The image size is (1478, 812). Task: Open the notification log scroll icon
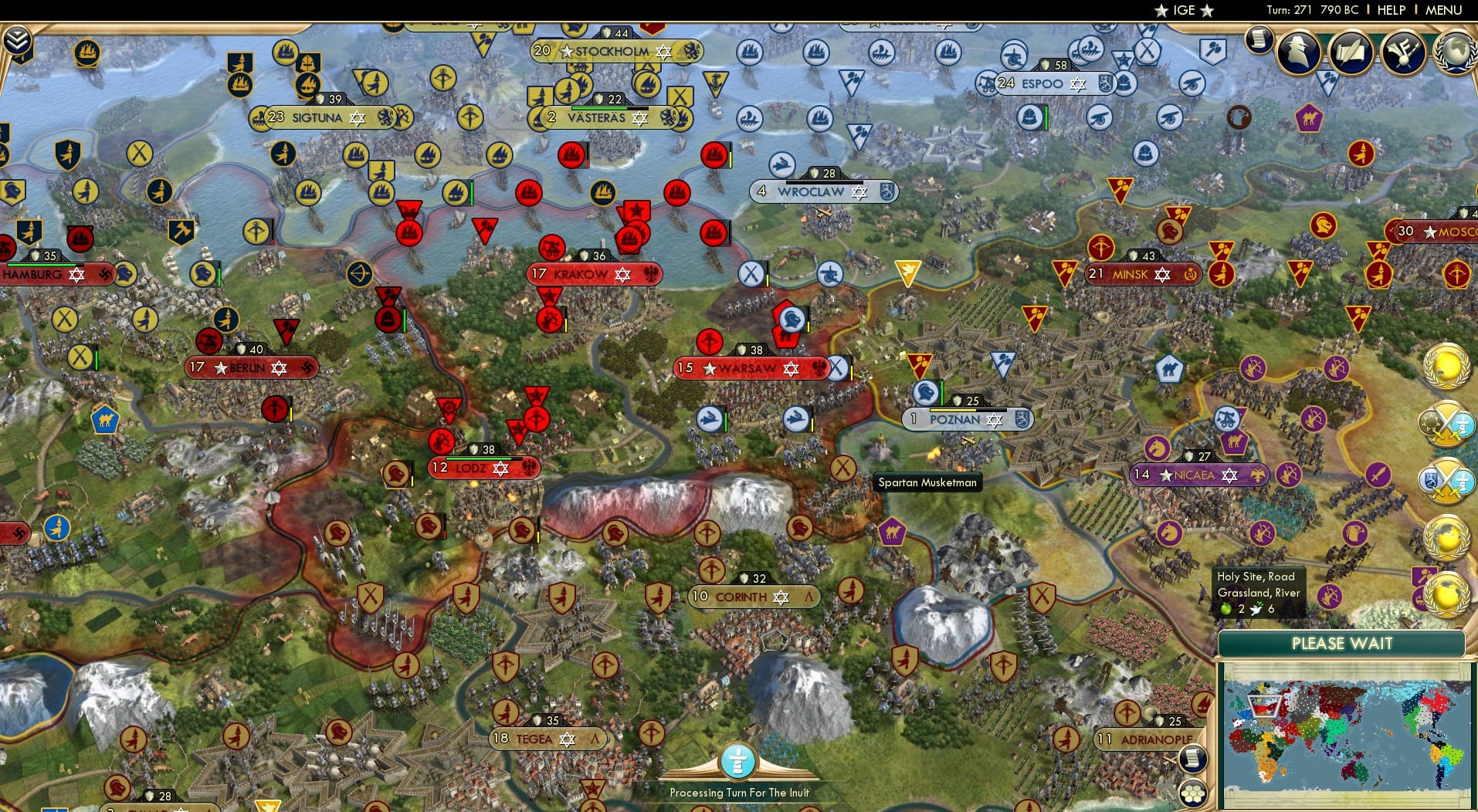click(x=1259, y=40)
